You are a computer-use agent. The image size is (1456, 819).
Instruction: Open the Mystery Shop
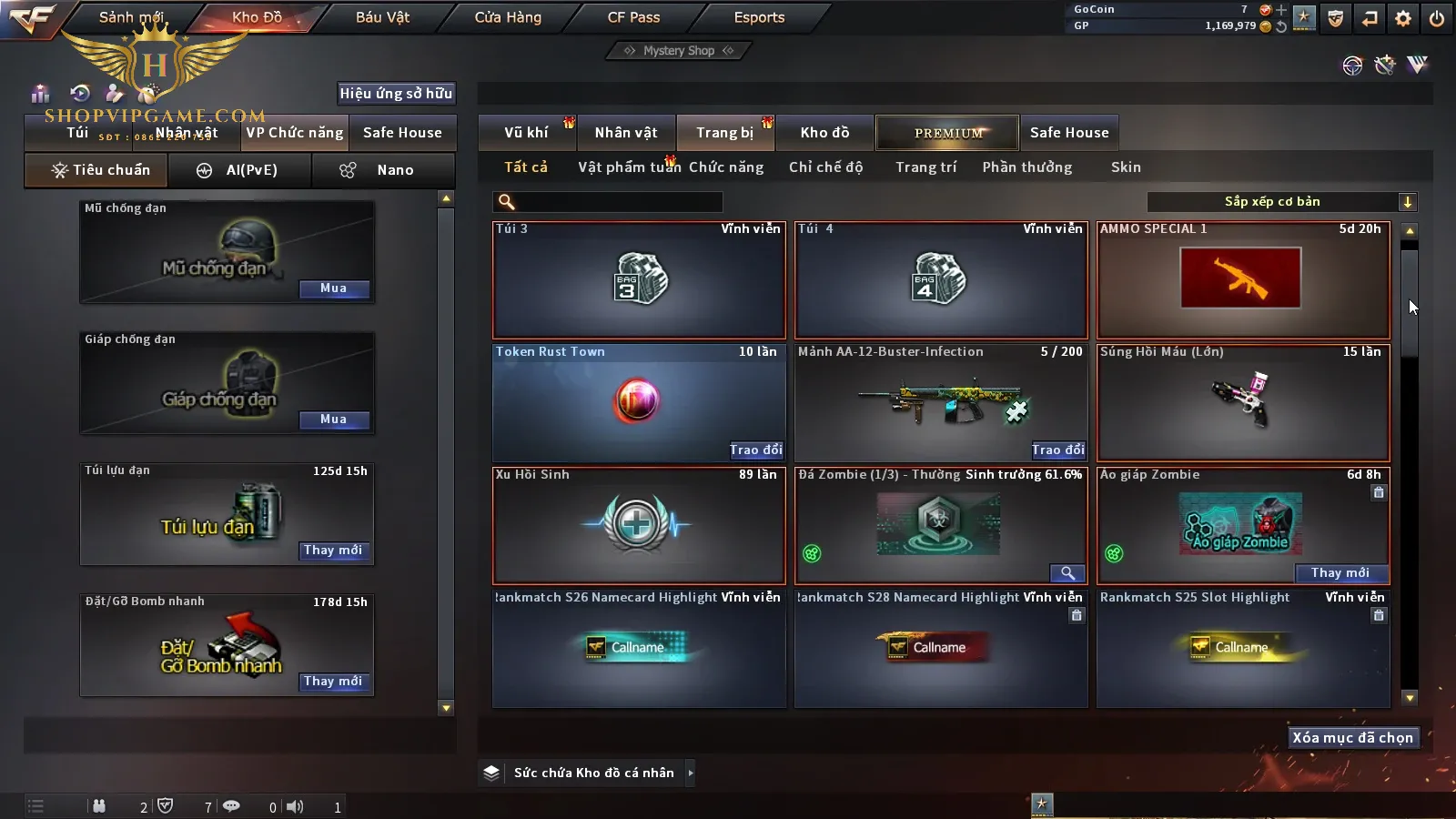[678, 51]
